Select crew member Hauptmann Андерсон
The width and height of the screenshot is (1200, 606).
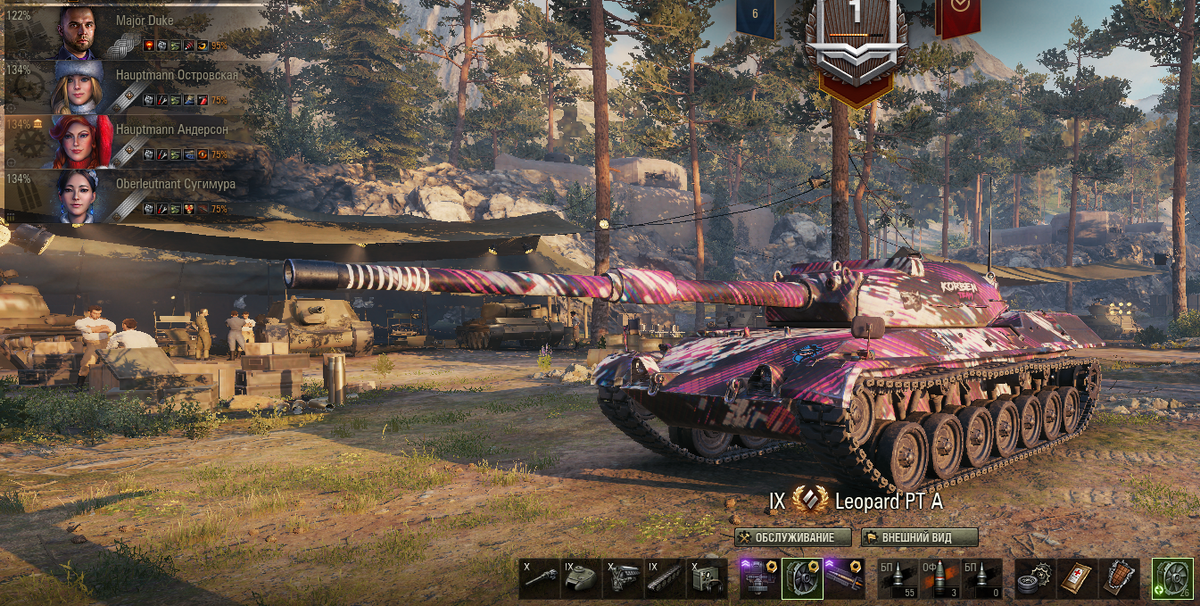pyautogui.click(x=135, y=141)
